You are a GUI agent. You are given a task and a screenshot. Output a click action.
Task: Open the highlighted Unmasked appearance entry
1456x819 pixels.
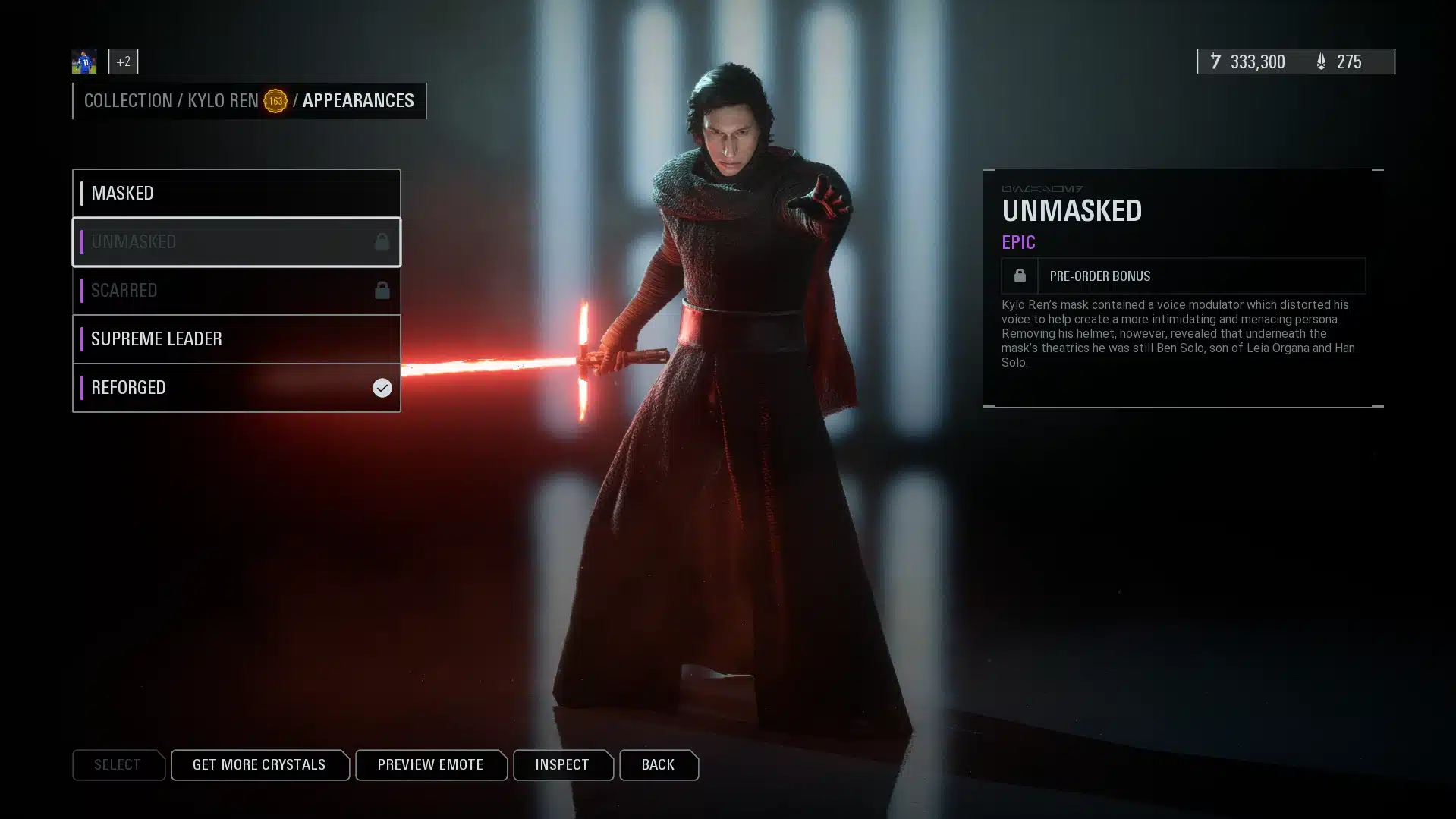228,242
